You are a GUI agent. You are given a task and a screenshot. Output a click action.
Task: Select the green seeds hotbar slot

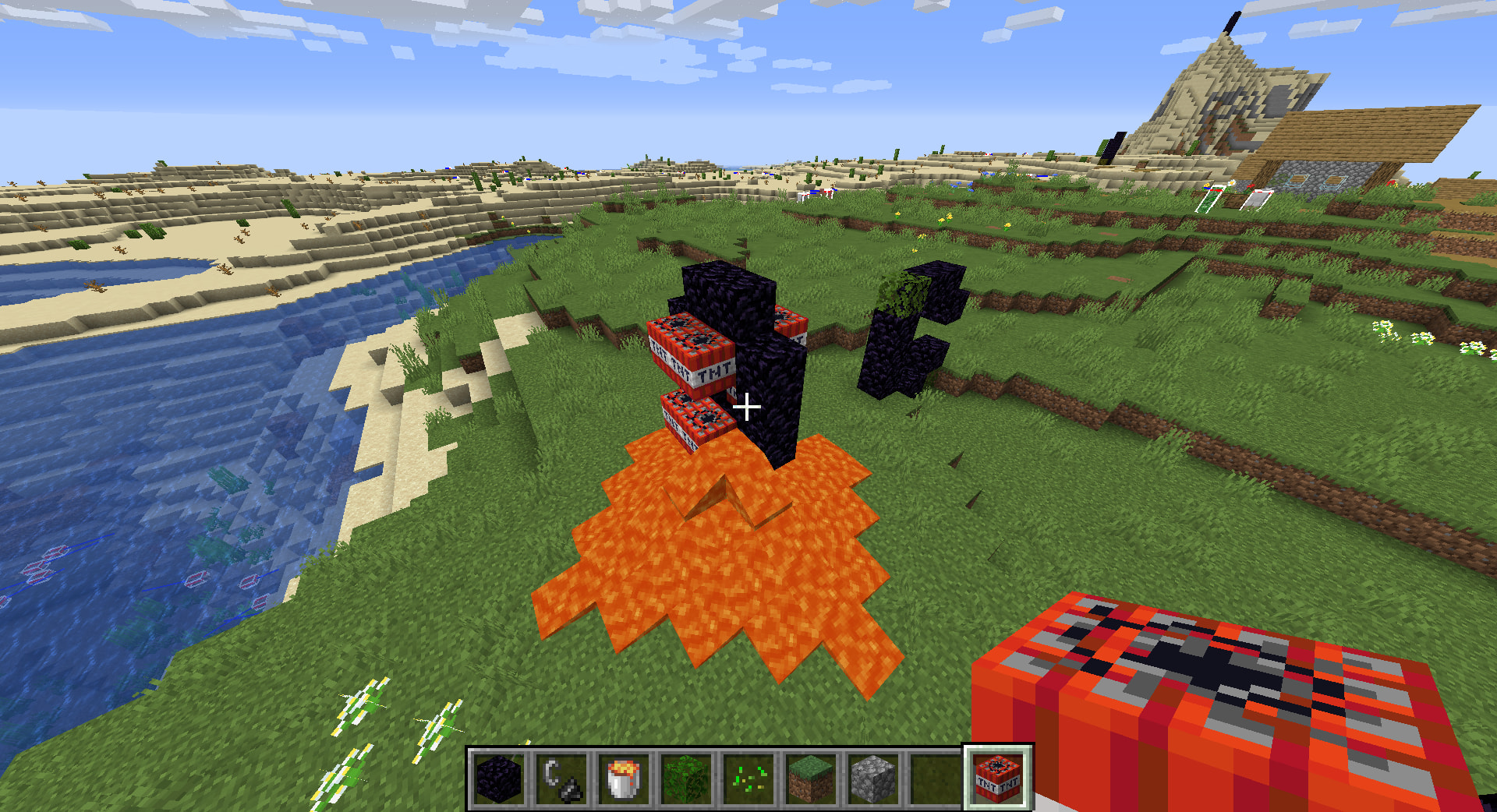coord(748,778)
